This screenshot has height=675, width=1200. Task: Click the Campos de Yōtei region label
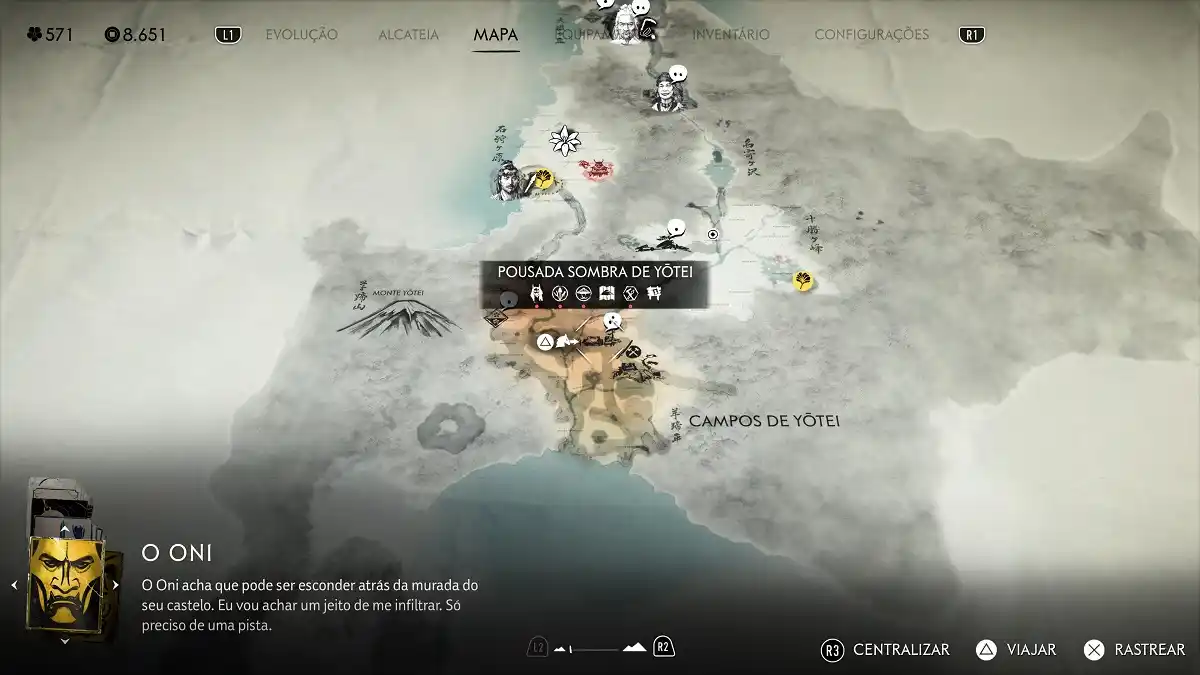click(x=764, y=421)
